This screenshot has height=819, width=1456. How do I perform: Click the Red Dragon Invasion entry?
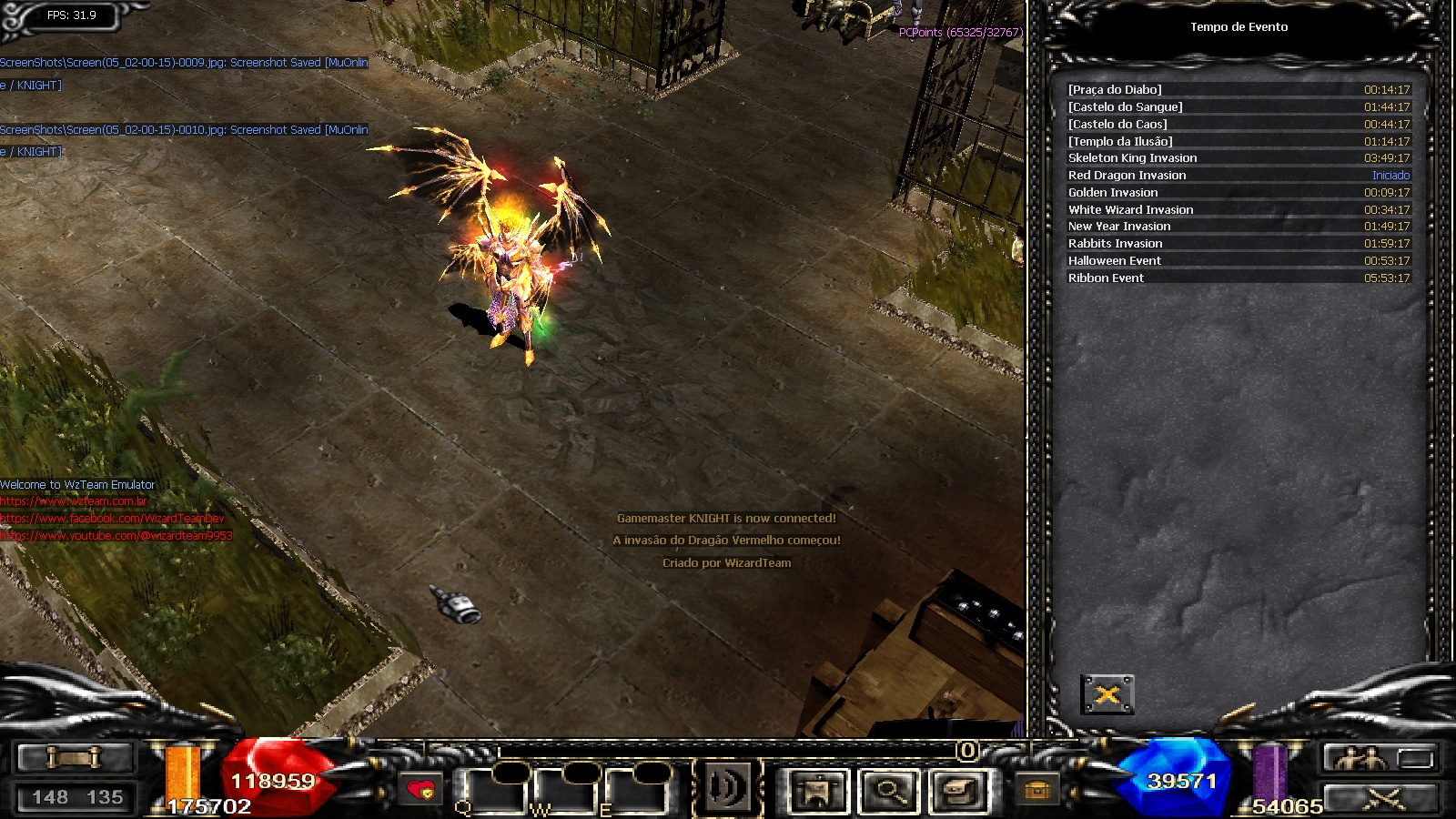(x=1238, y=175)
